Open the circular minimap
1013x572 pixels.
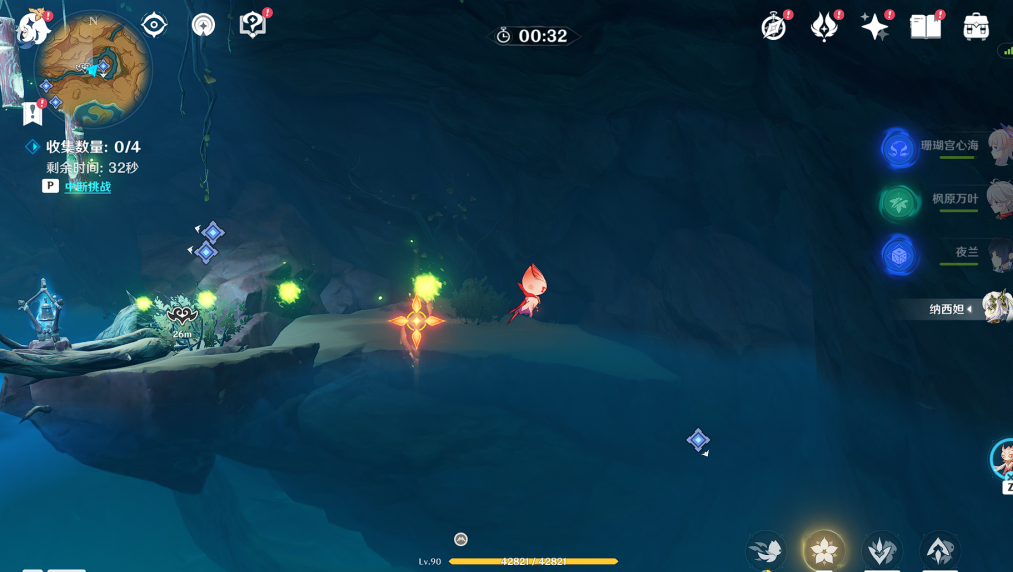pyautogui.click(x=93, y=70)
